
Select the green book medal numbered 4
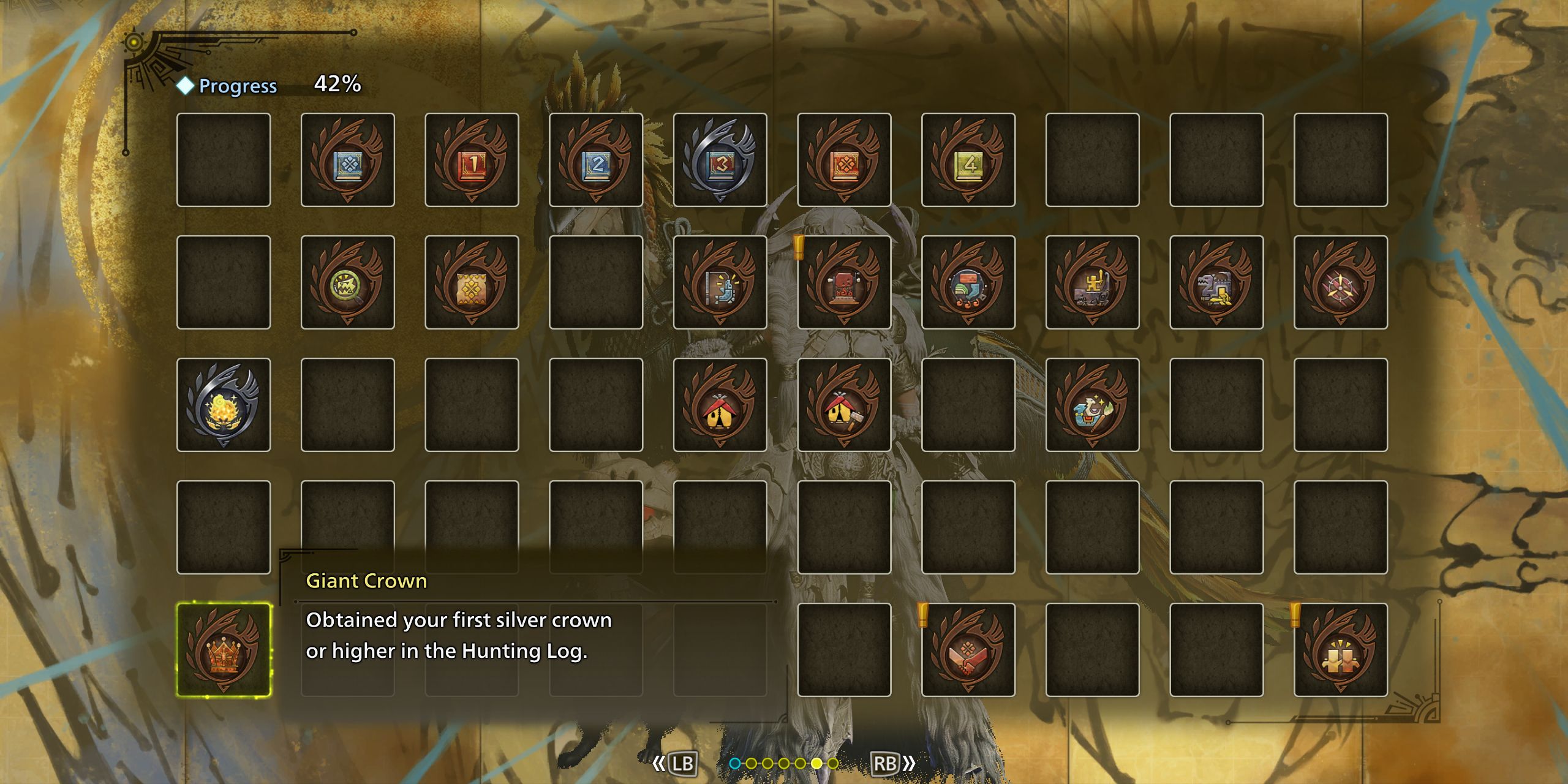click(968, 160)
